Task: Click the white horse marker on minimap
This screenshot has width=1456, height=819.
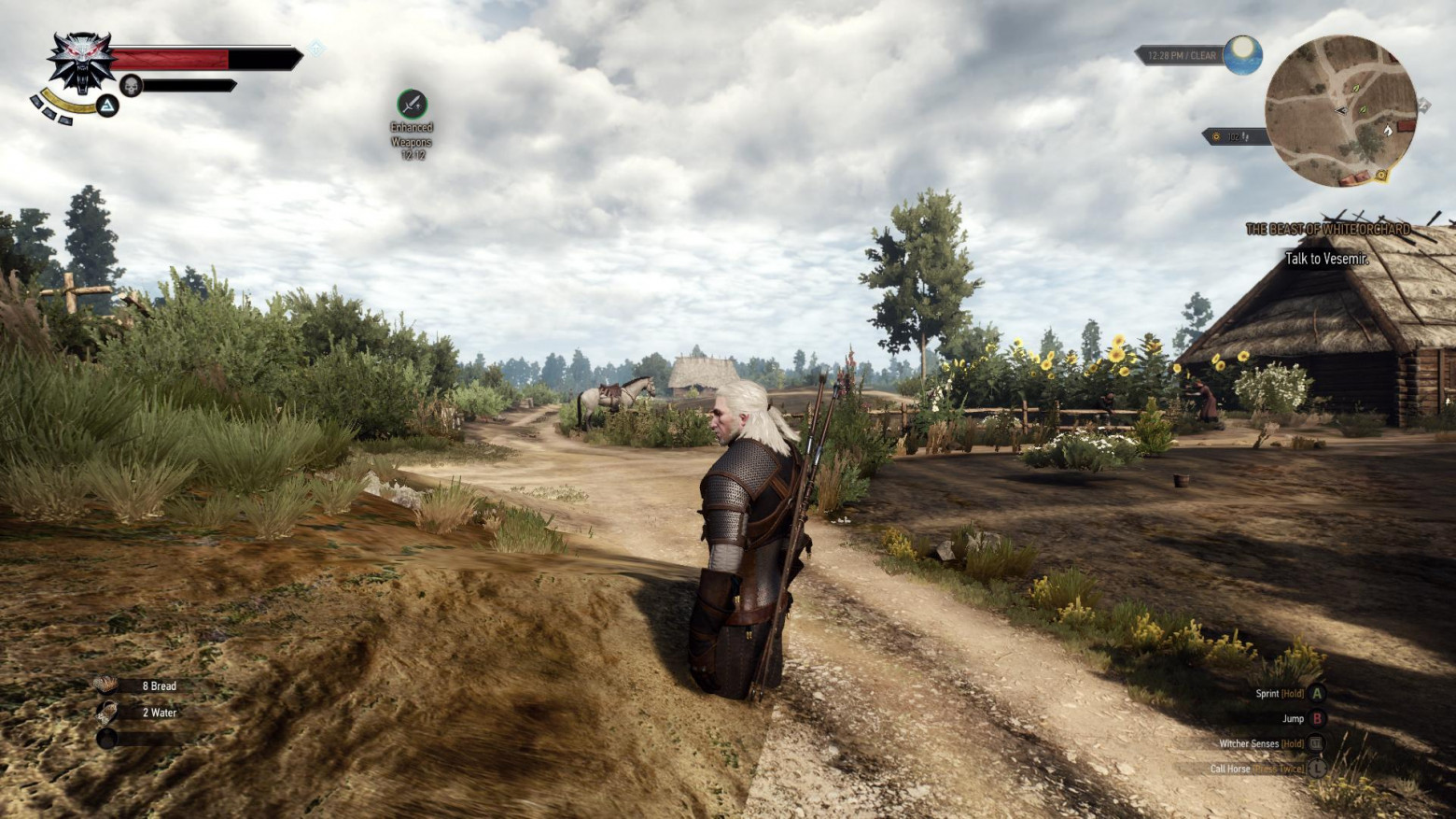Action: (x=1387, y=131)
